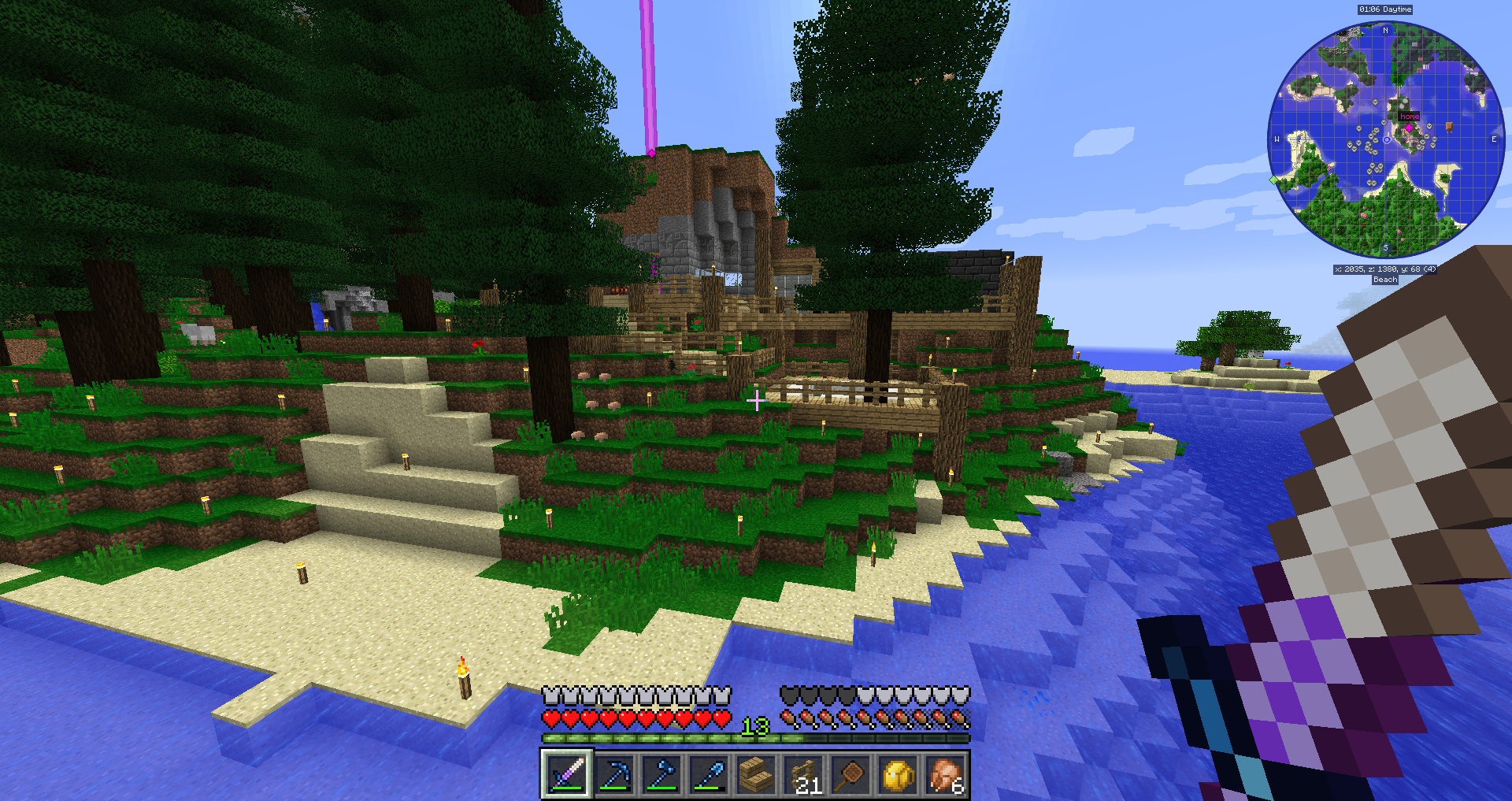Choose the golden backpack hotbar slot
Screen dimensions: 1512x801
tap(899, 775)
